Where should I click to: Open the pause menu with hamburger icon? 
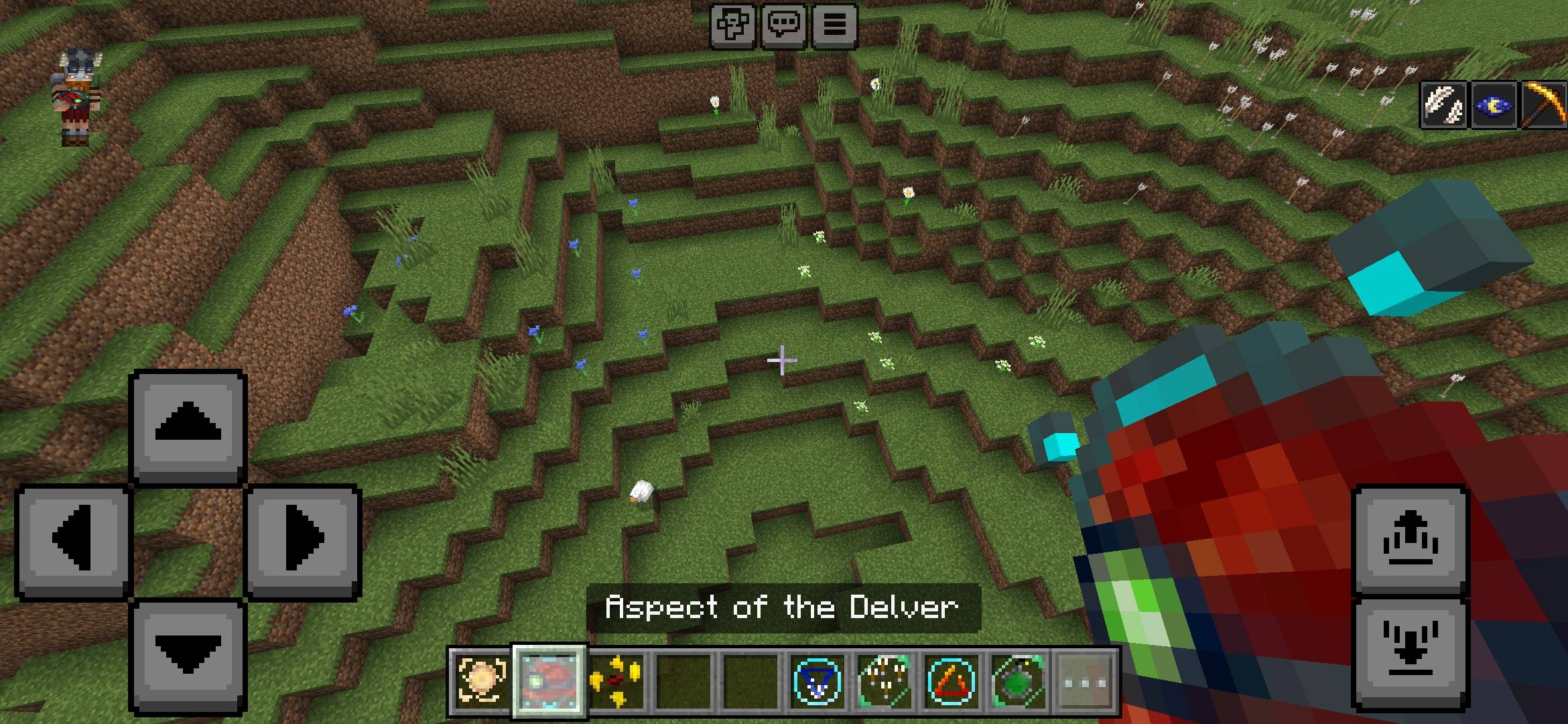834,27
